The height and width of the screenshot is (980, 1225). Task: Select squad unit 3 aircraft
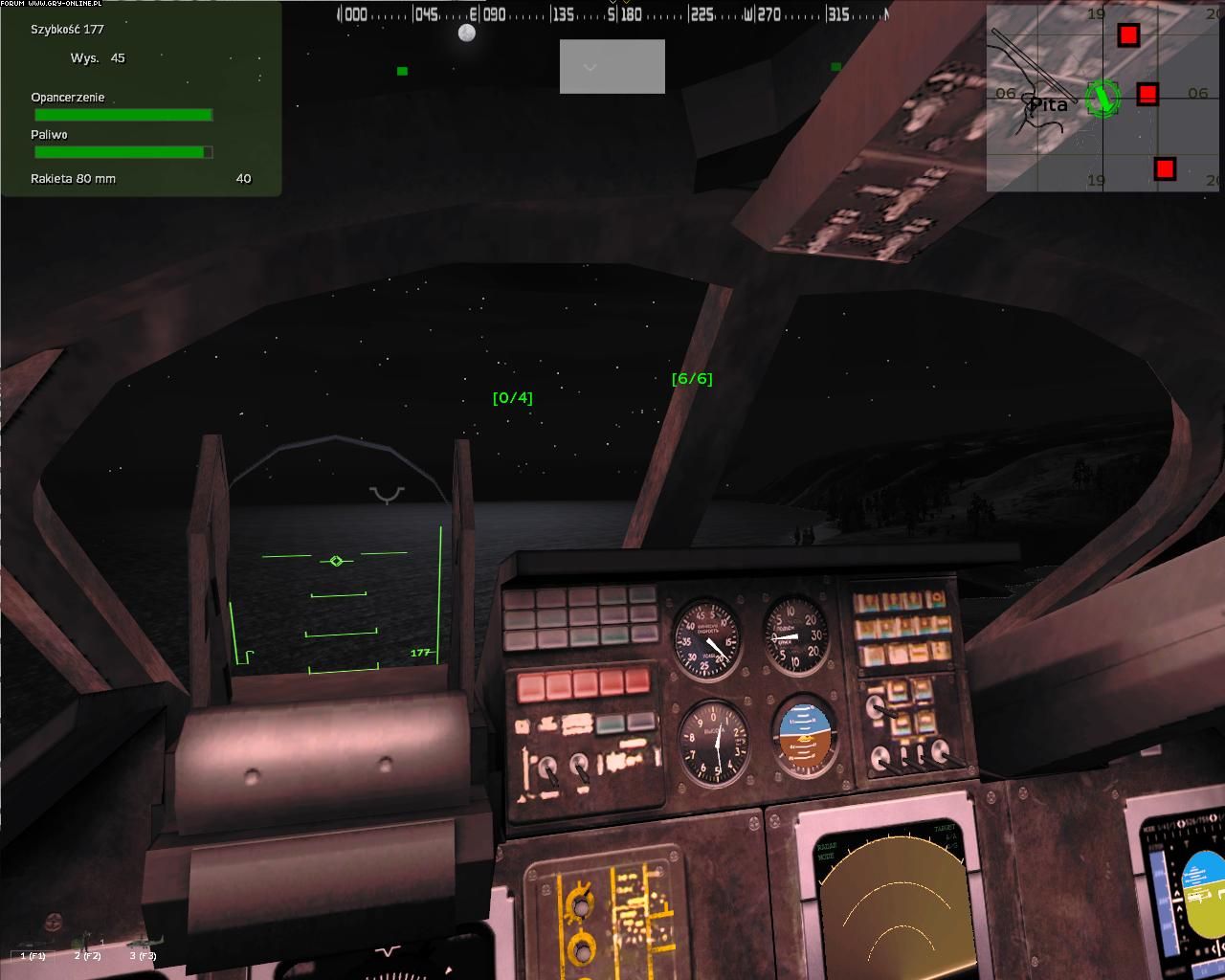[144, 948]
